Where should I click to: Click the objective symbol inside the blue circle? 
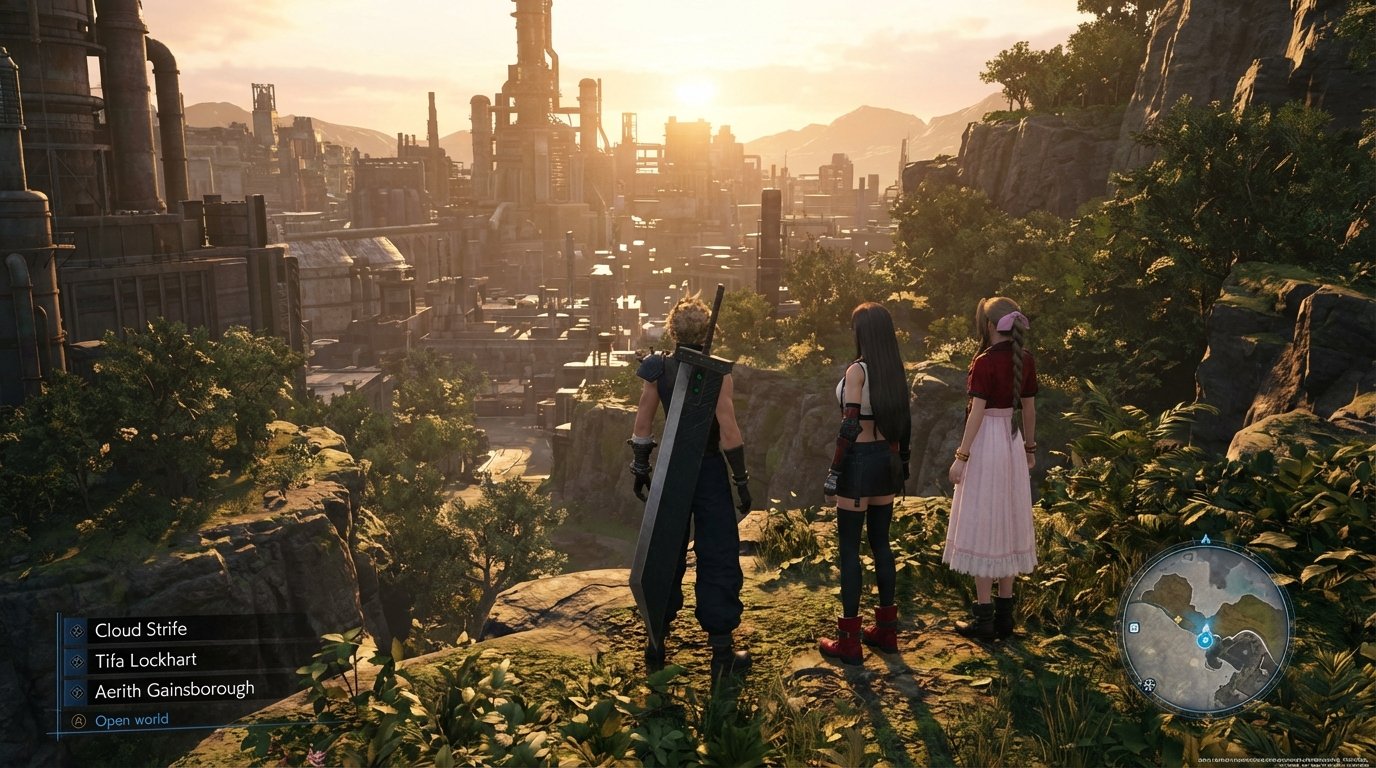pos(1205,640)
